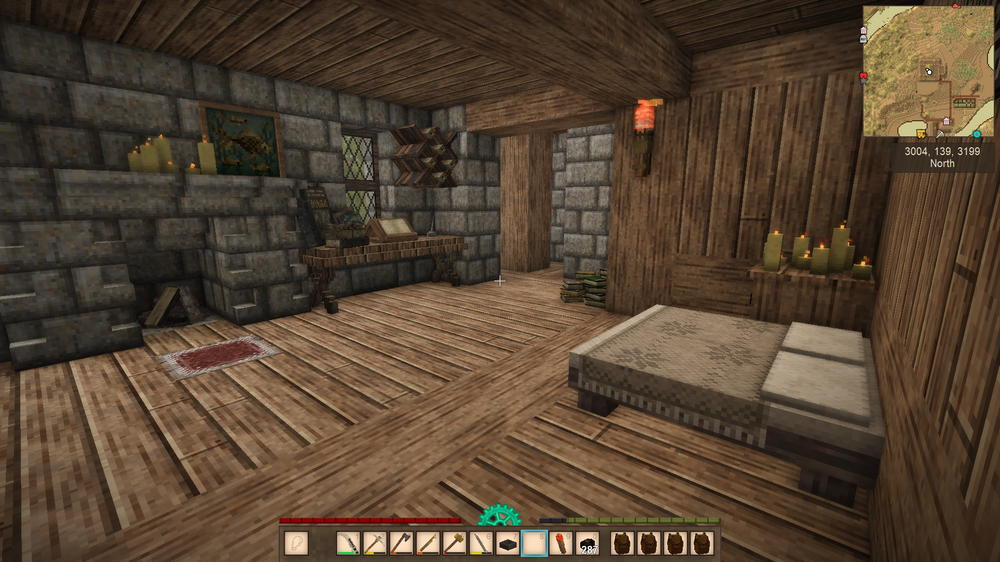This screenshot has width=1000, height=562.
Task: Choose the pickaxe in the hotbar
Action: pos(375,544)
